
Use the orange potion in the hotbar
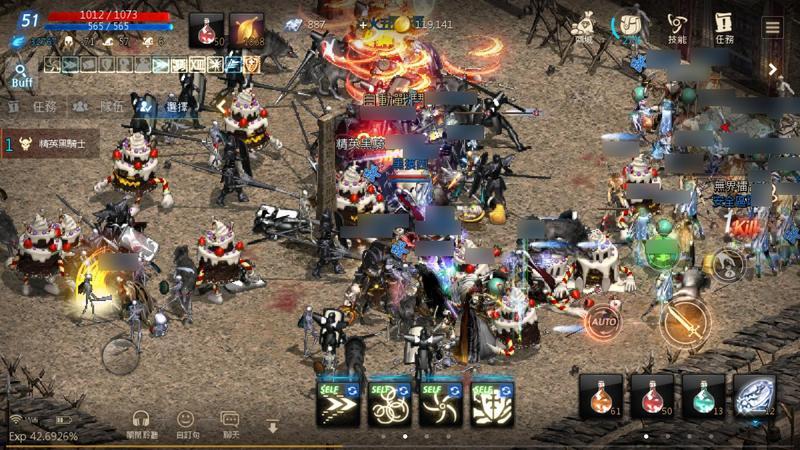pos(601,396)
